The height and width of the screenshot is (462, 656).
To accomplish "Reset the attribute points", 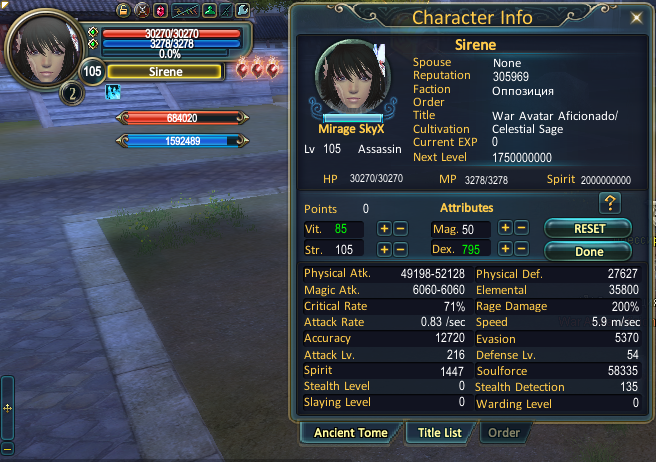I will tap(589, 229).
